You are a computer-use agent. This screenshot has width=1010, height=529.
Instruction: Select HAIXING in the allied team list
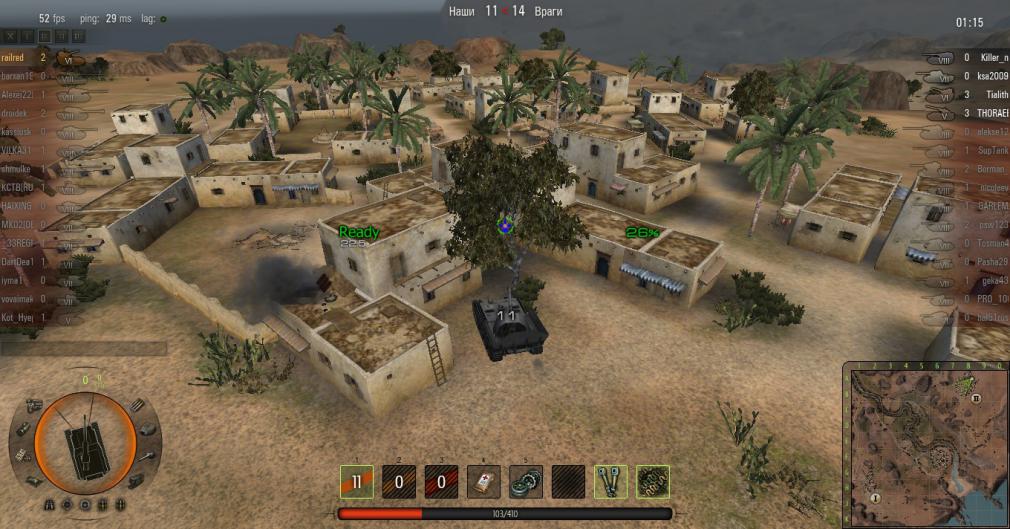point(22,206)
